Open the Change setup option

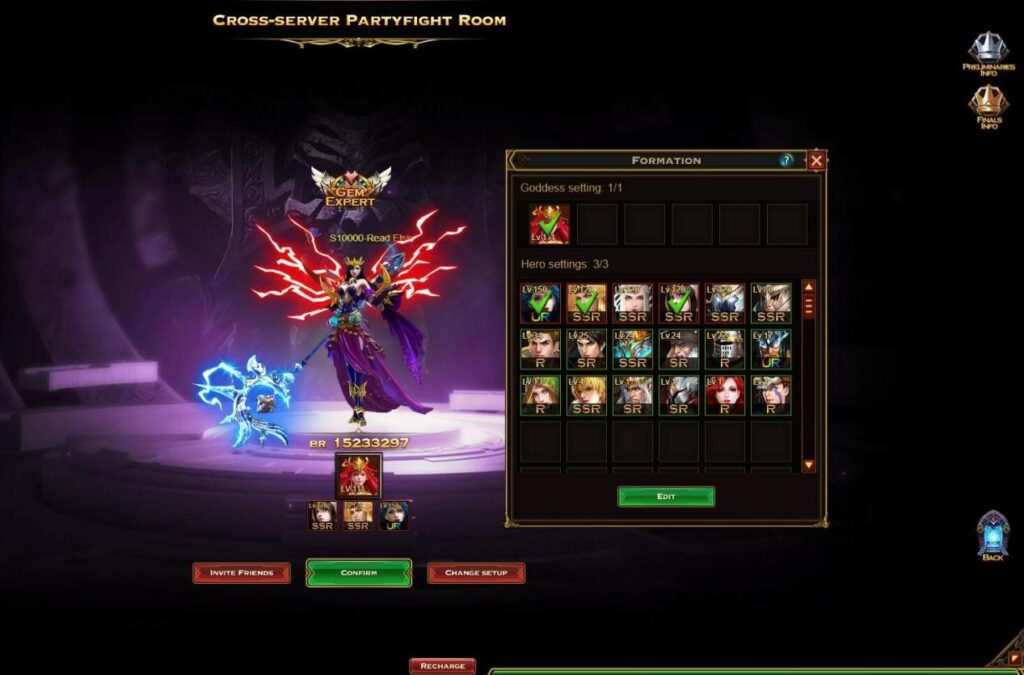click(476, 573)
